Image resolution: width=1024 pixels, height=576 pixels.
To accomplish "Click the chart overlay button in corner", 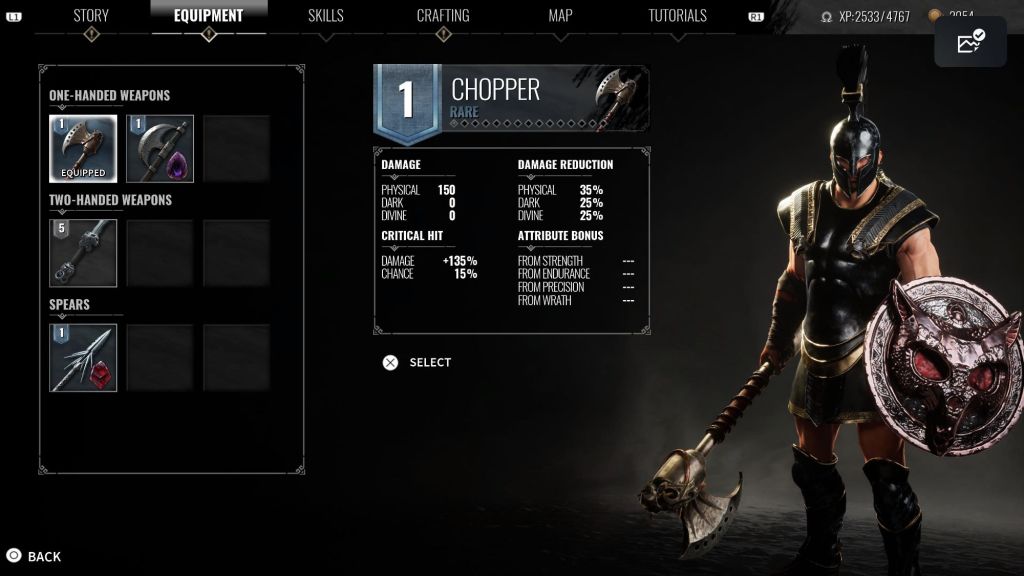I will click(970, 42).
